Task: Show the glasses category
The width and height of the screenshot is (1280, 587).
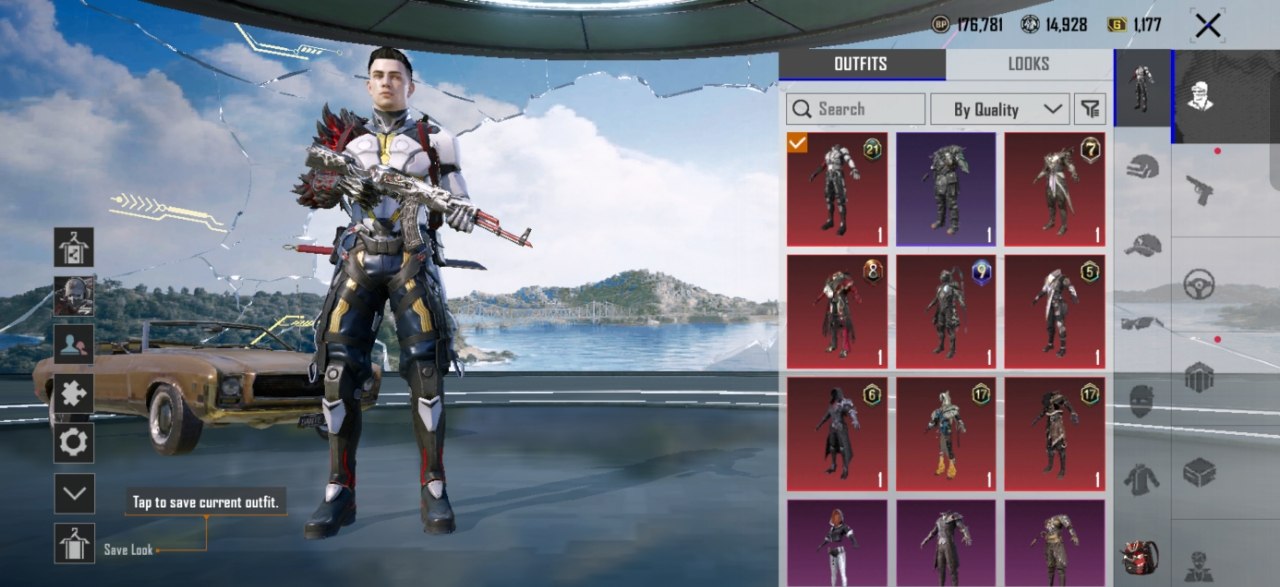Action: [x=1142, y=322]
